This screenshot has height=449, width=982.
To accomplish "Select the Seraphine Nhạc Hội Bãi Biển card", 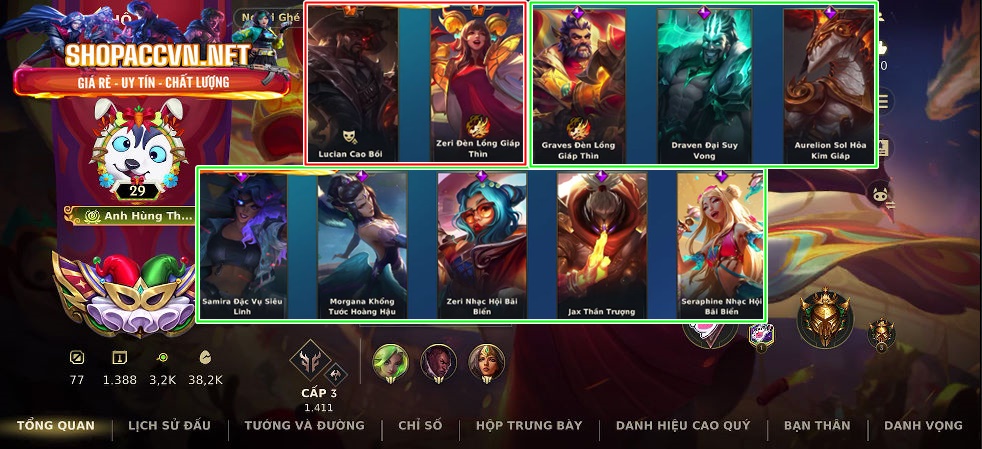I will [x=721, y=245].
